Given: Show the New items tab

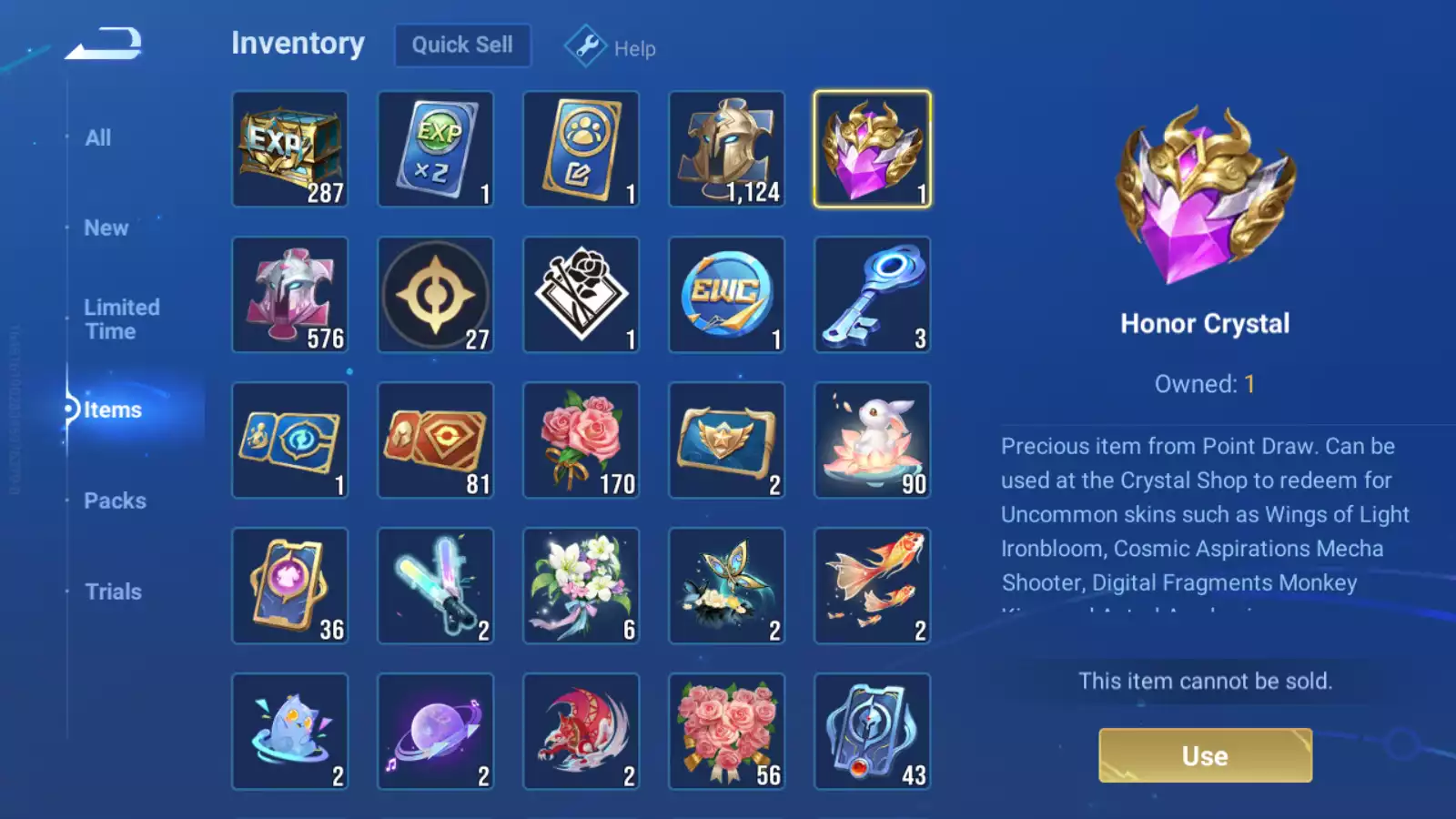Looking at the screenshot, I should tap(106, 228).
